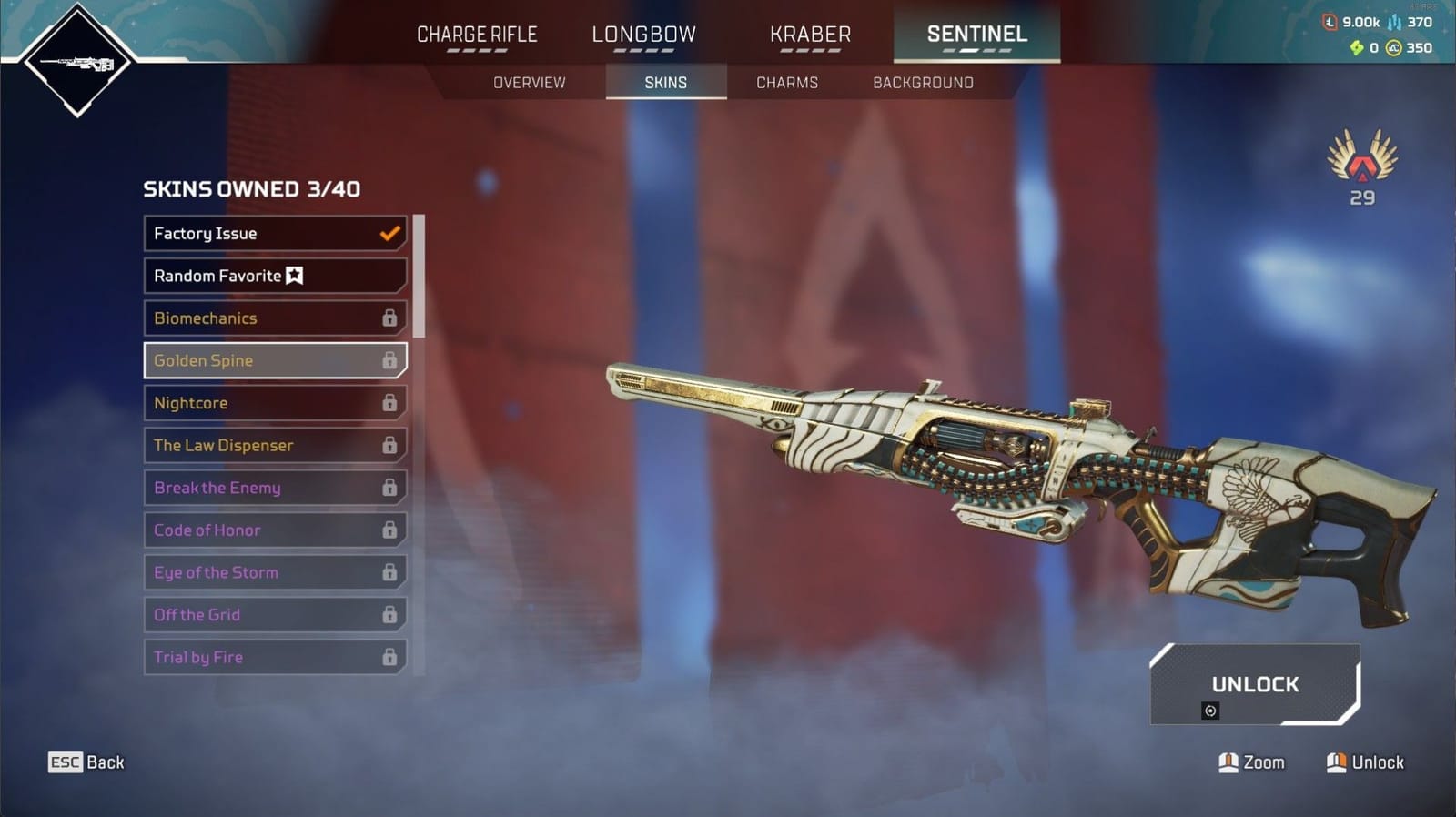Click the green Heirloom Shards icon
1456x817 pixels.
tap(1357, 47)
